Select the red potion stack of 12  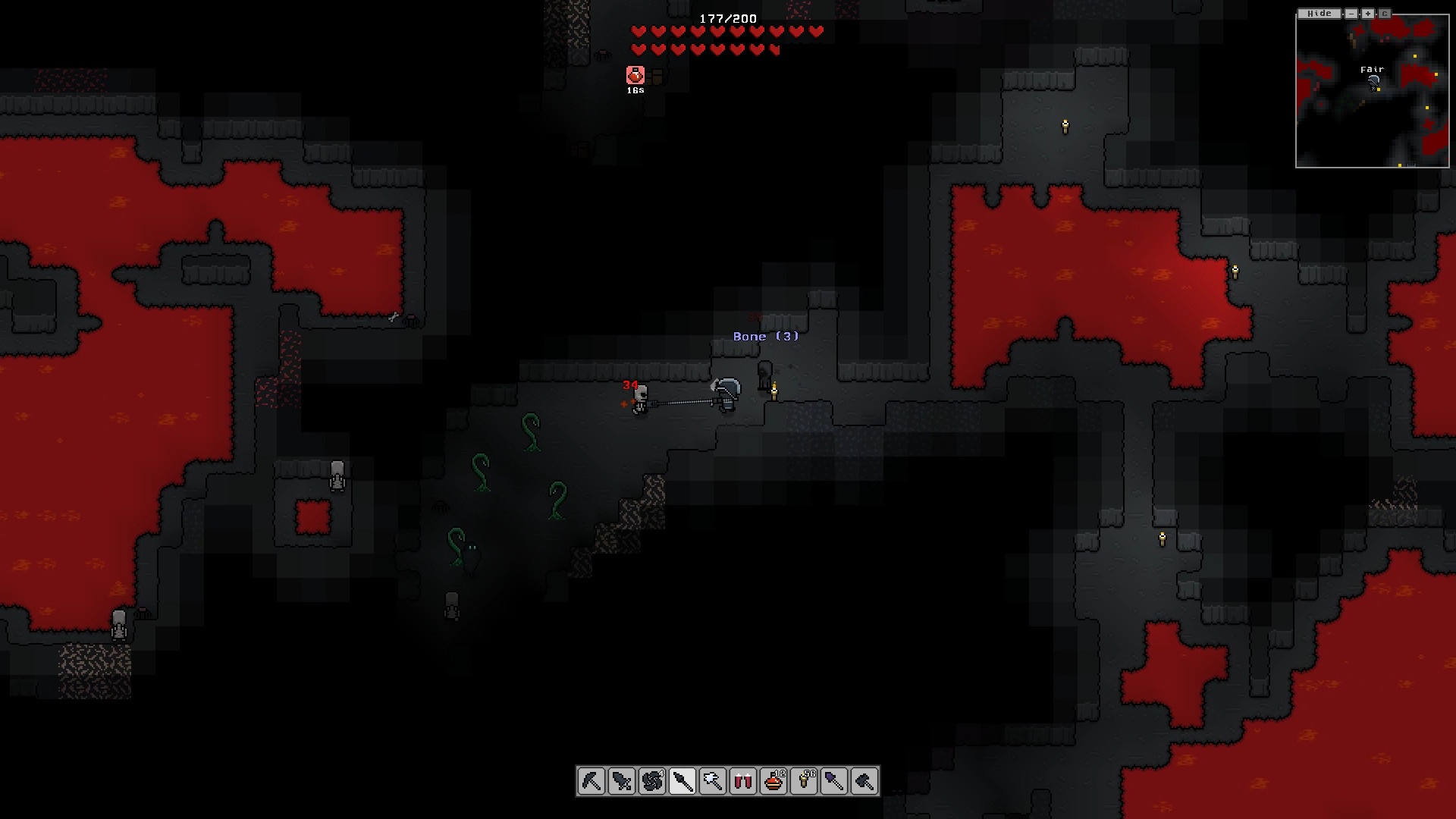coord(773,781)
